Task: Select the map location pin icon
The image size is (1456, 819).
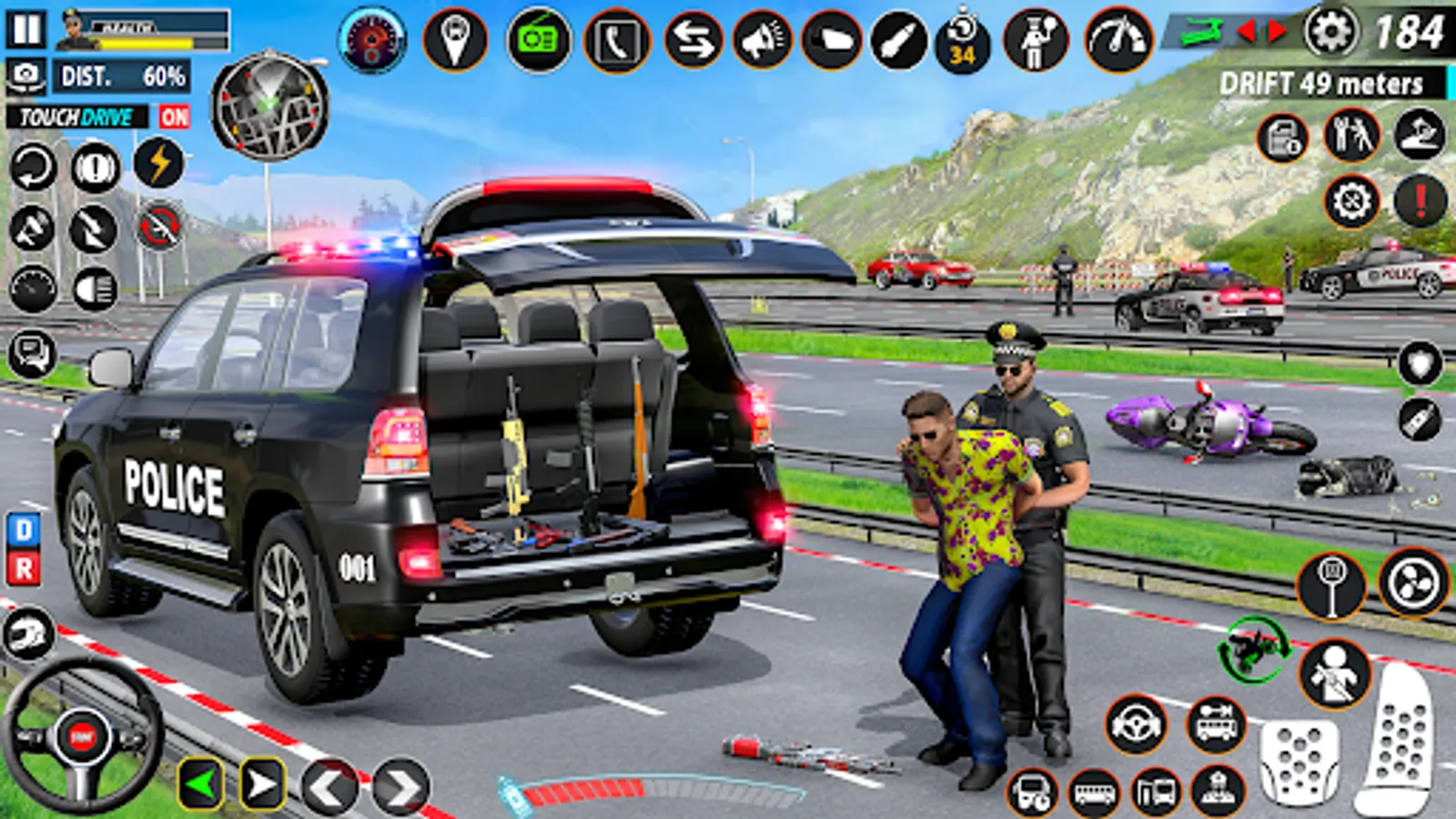Action: [455, 39]
